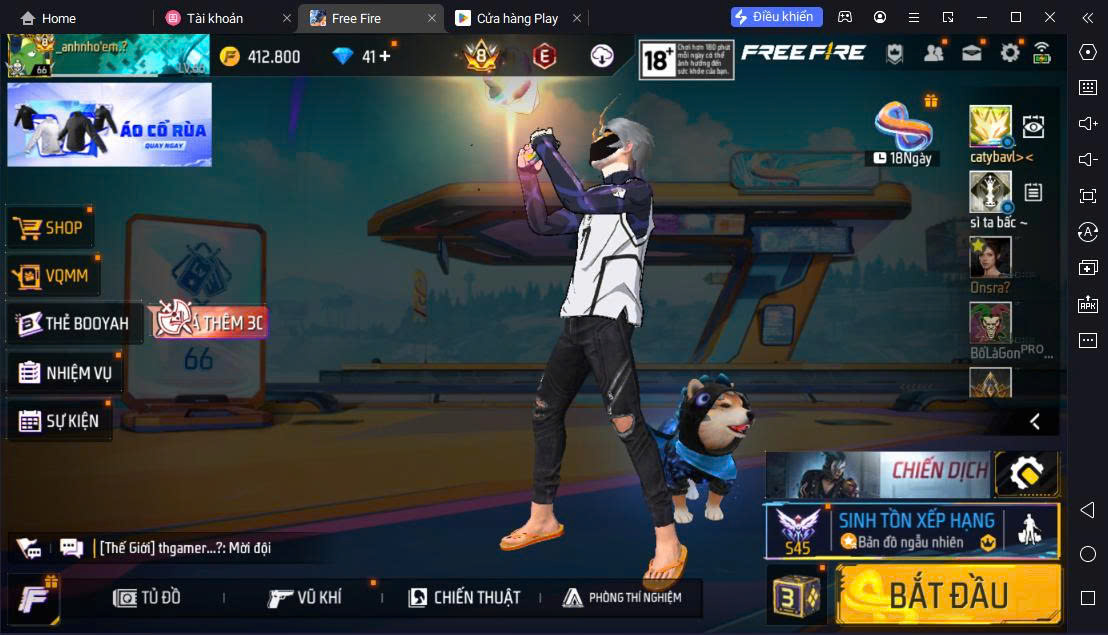
Task: Open the player profile avatar
Action: 28,56
